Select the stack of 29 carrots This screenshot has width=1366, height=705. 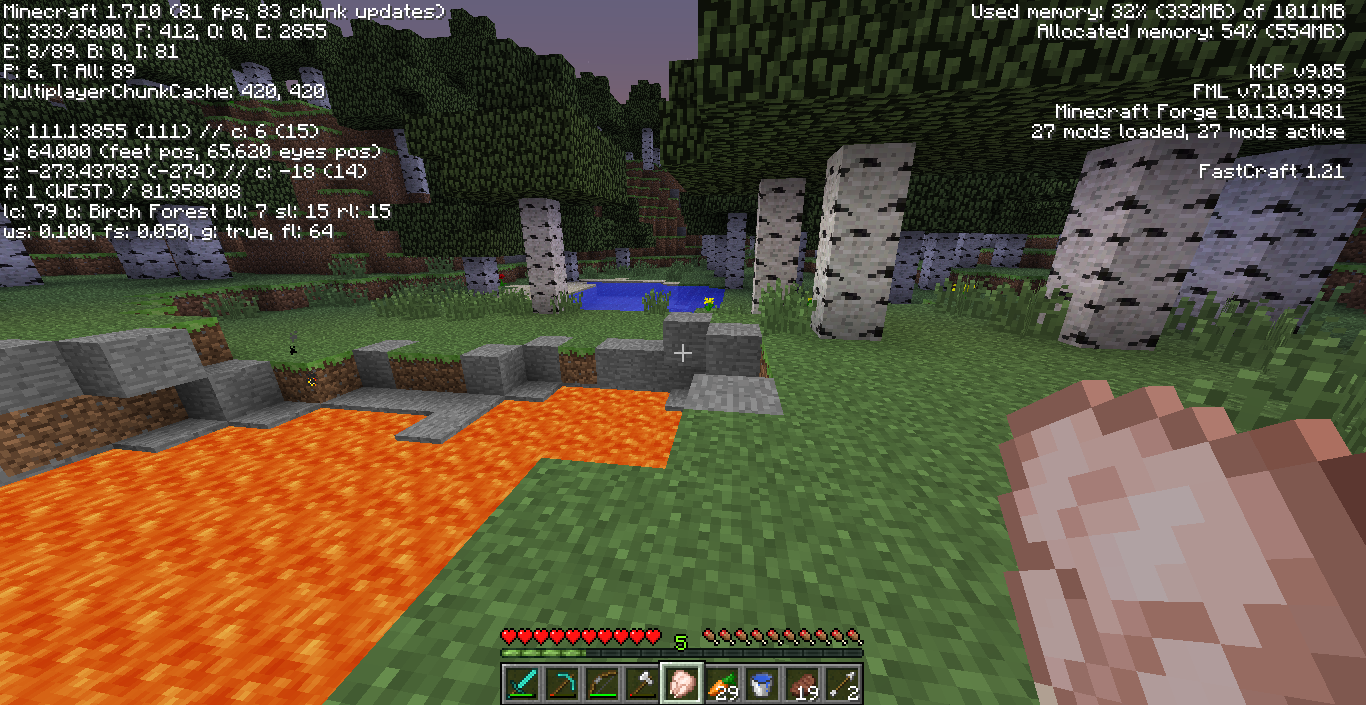(722, 684)
